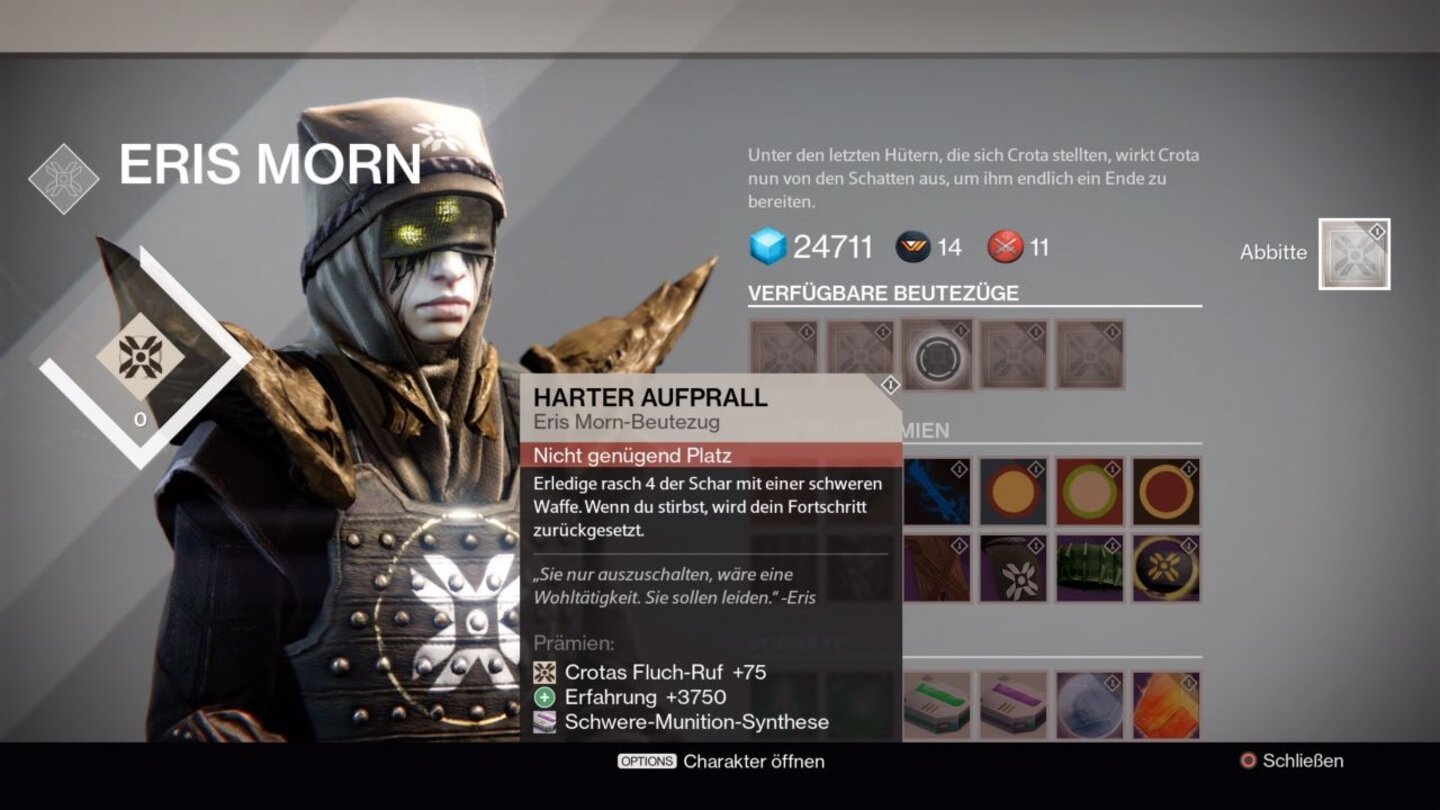Click the blue Glimmer currency cube icon
1440x810 pixels.
764,243
